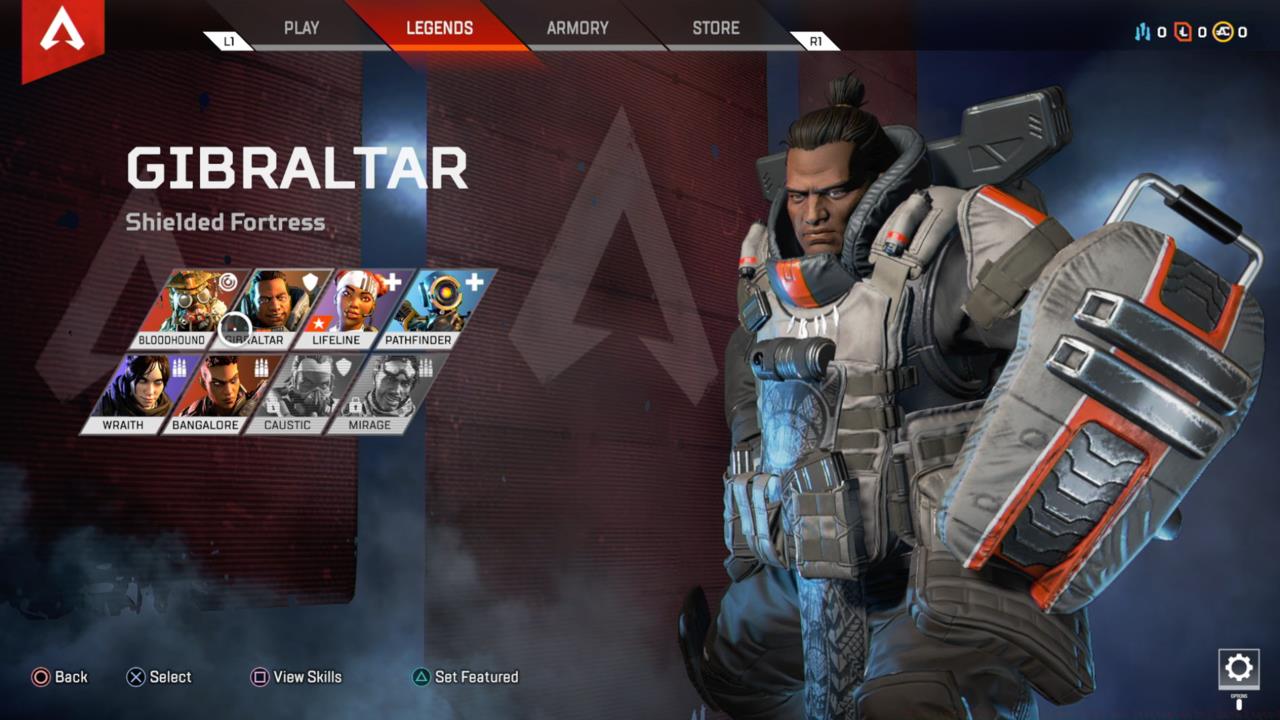
Task: Open the Legends tab
Action: click(x=439, y=28)
